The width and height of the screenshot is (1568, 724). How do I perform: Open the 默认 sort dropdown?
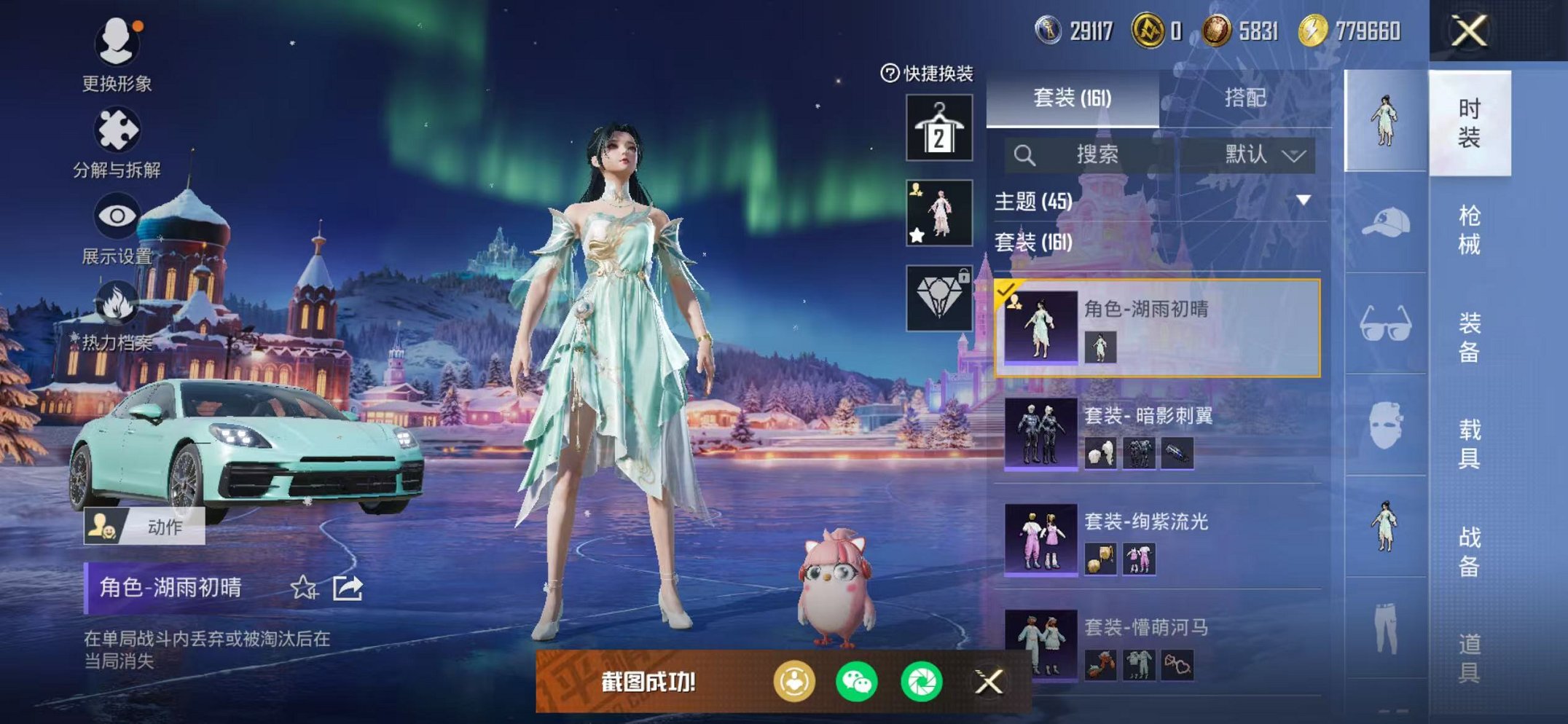[x=1263, y=154]
